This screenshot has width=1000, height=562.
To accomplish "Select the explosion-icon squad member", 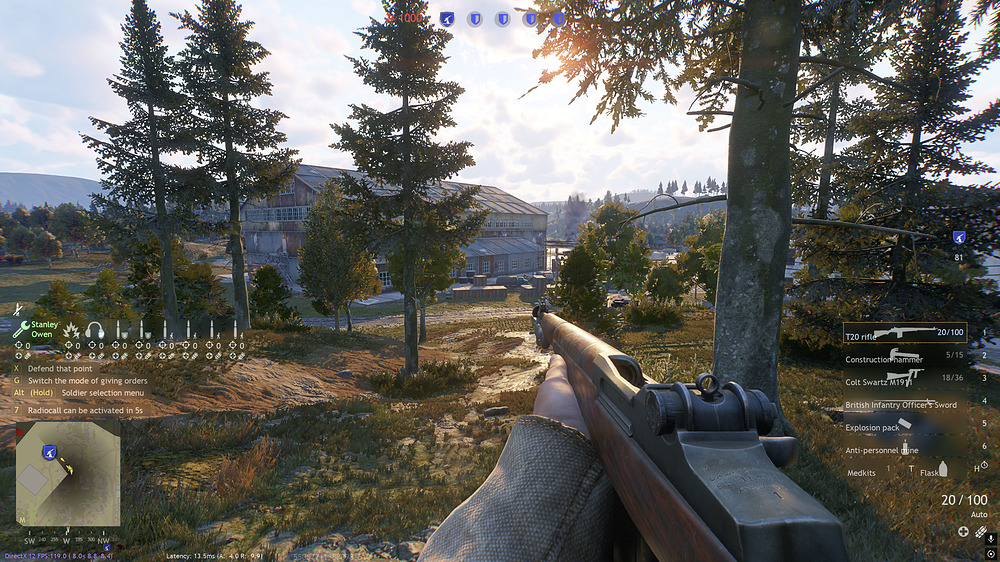I will 72,330.
